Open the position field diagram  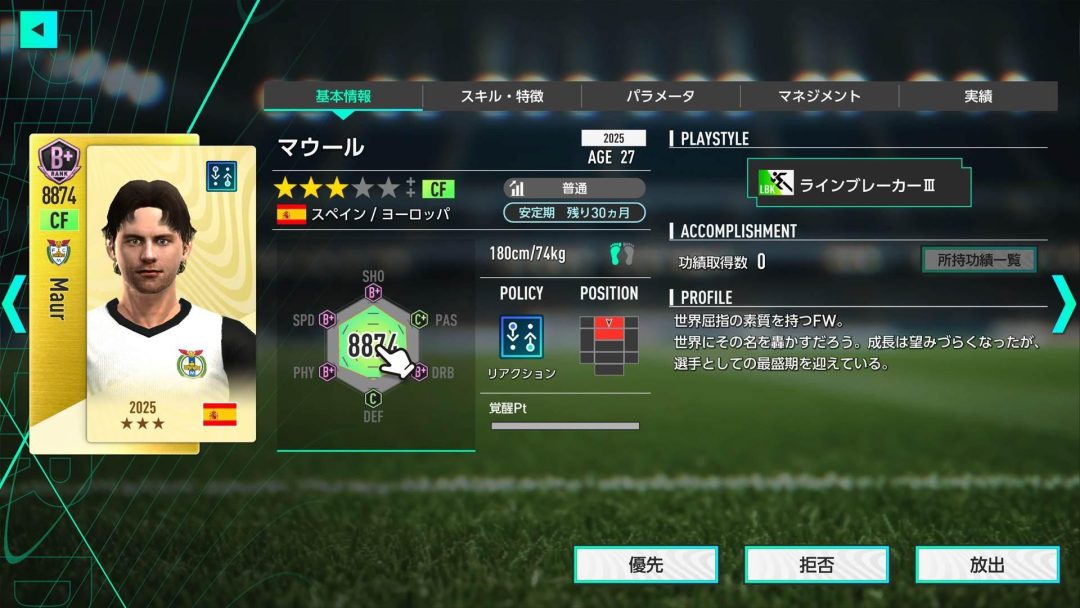608,342
